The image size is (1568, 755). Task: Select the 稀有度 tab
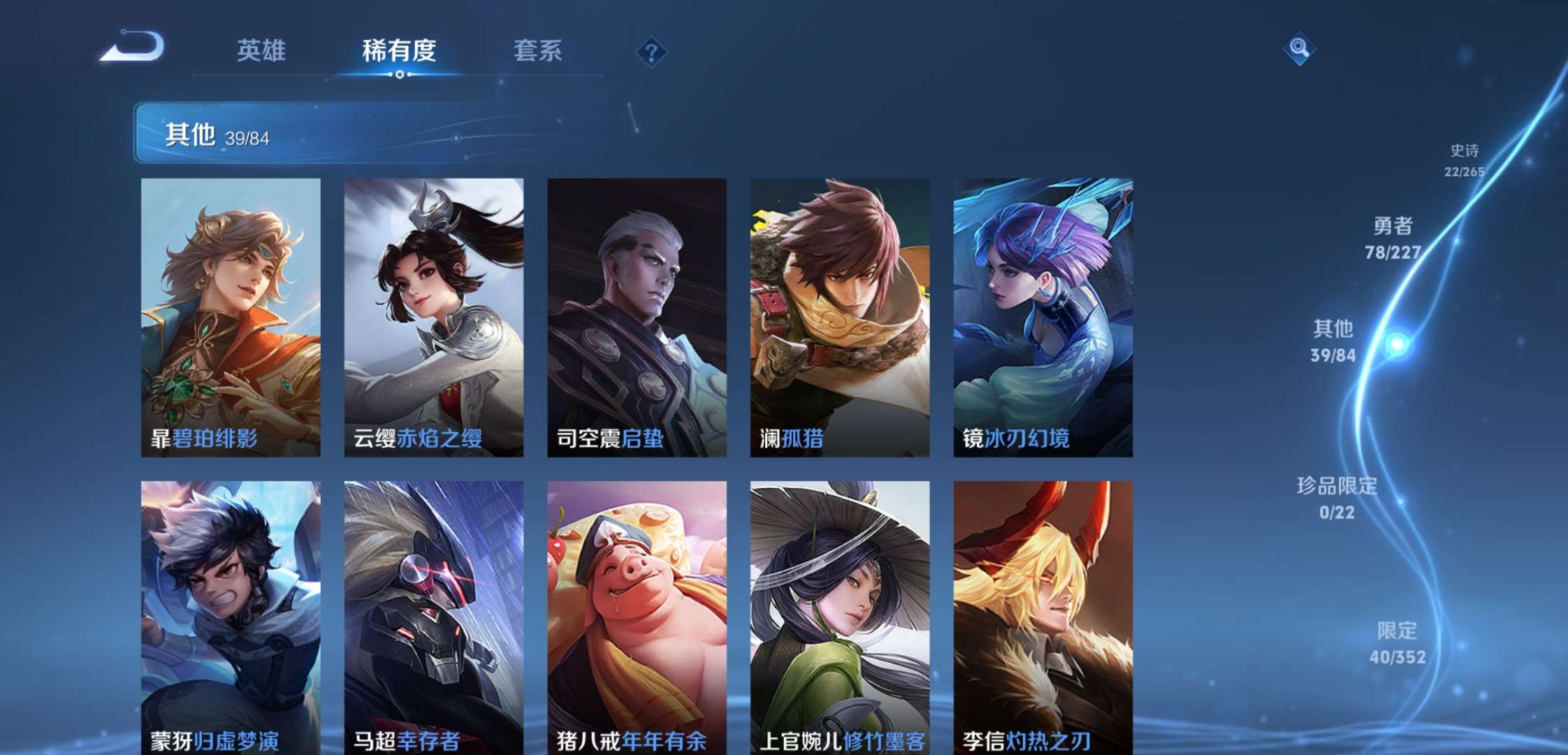tap(399, 52)
